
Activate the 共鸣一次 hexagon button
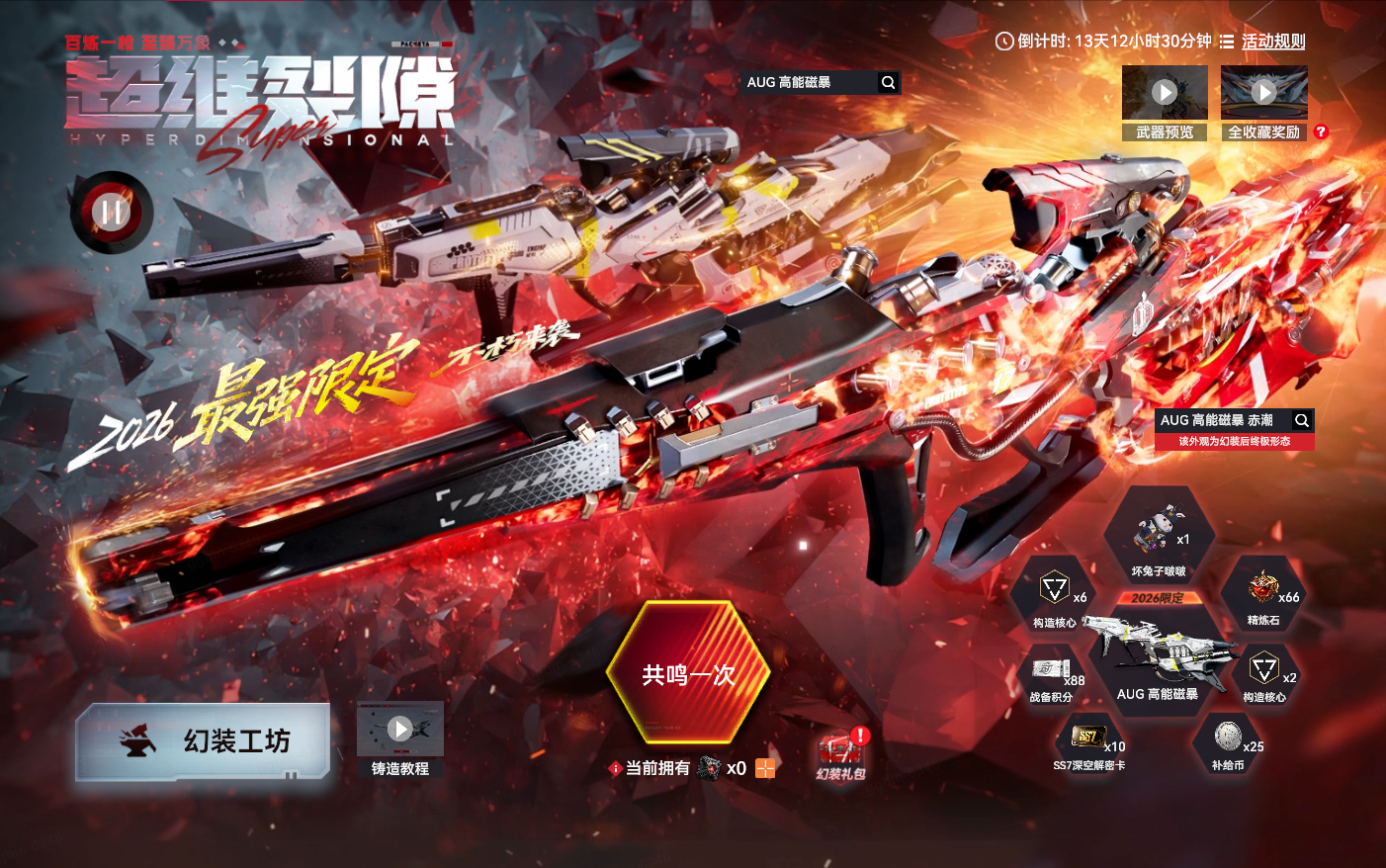[x=688, y=674]
